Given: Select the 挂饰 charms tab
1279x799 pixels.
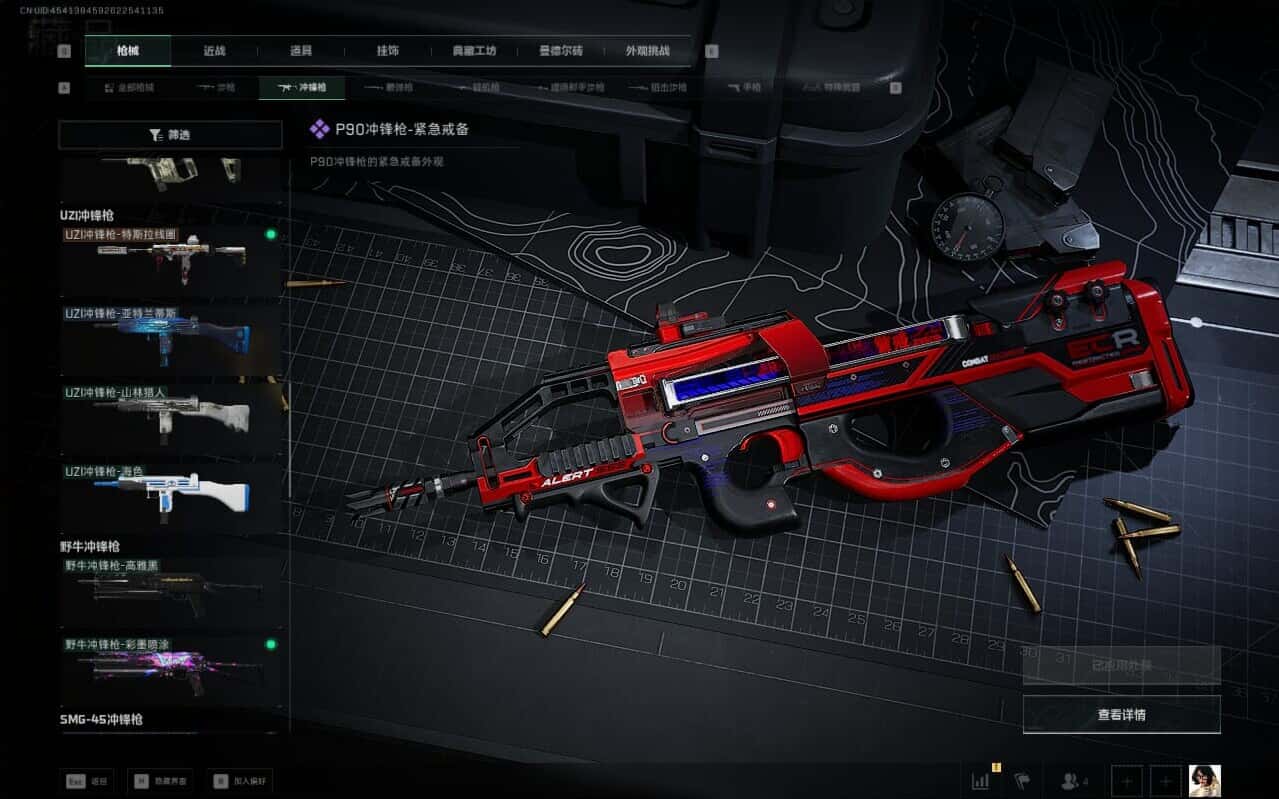Looking at the screenshot, I should coord(387,51).
